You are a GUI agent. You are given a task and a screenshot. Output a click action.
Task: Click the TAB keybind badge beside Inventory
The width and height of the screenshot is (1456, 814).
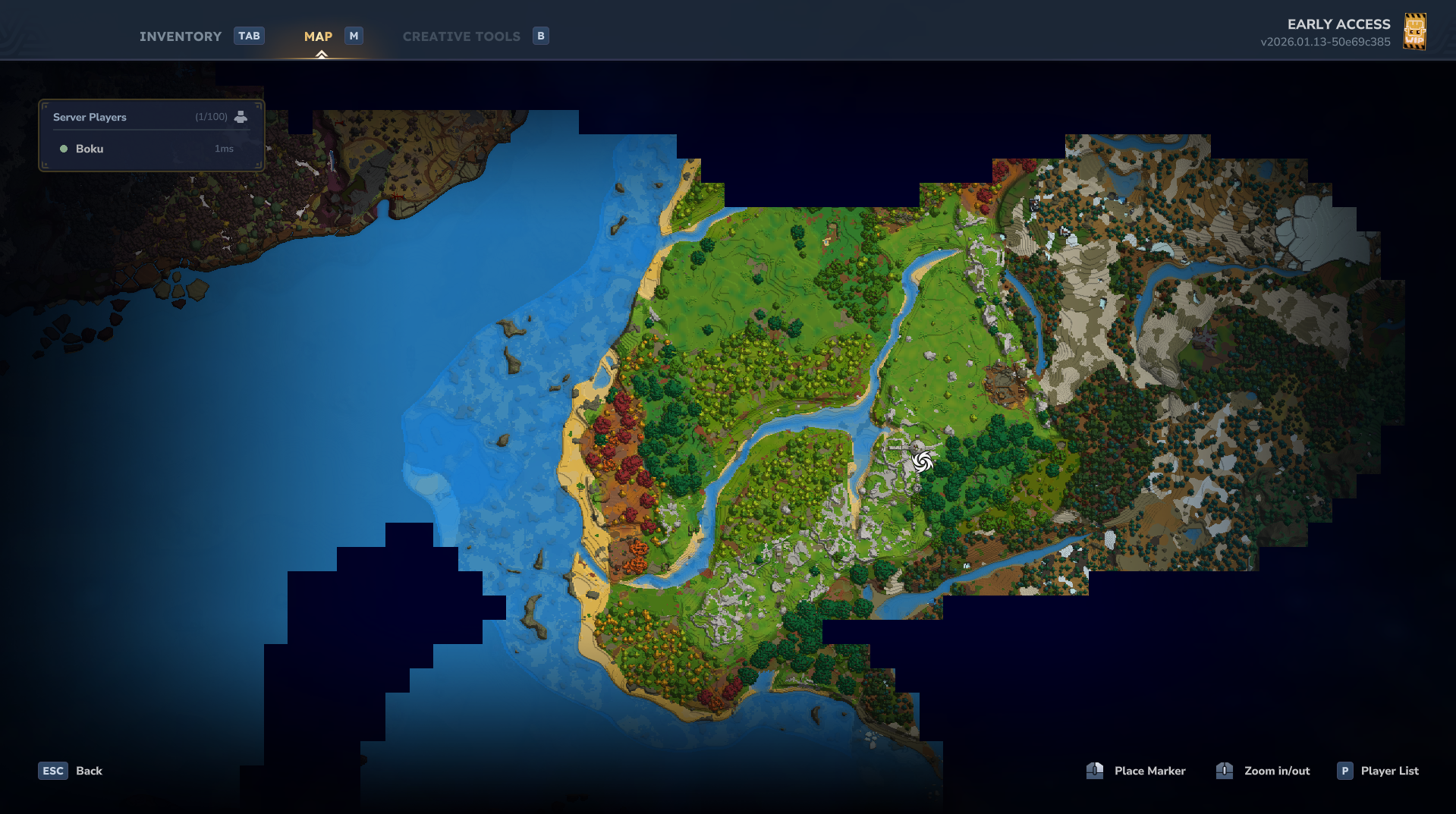(249, 35)
